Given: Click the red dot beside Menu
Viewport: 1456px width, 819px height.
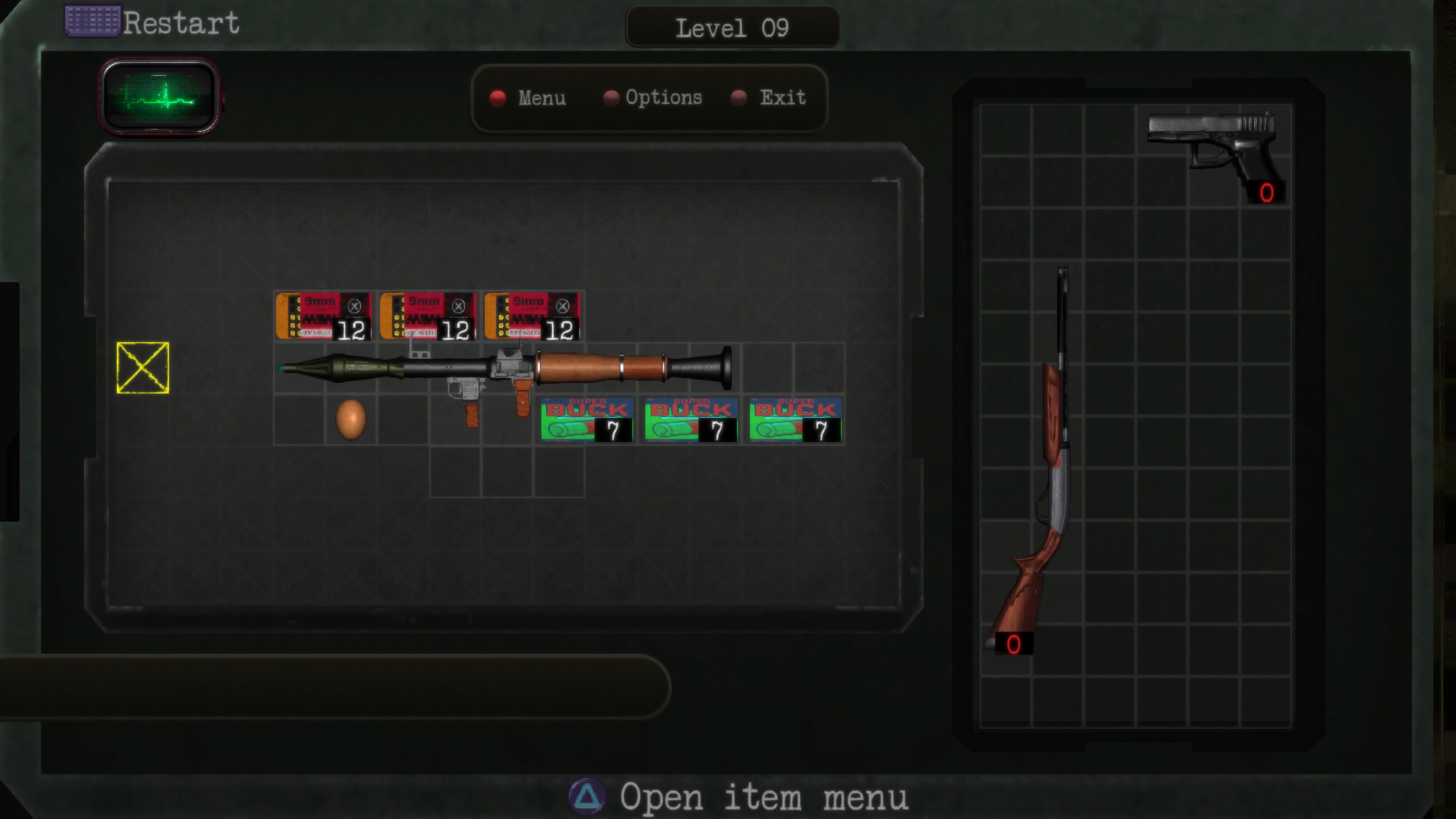Looking at the screenshot, I should (497, 98).
